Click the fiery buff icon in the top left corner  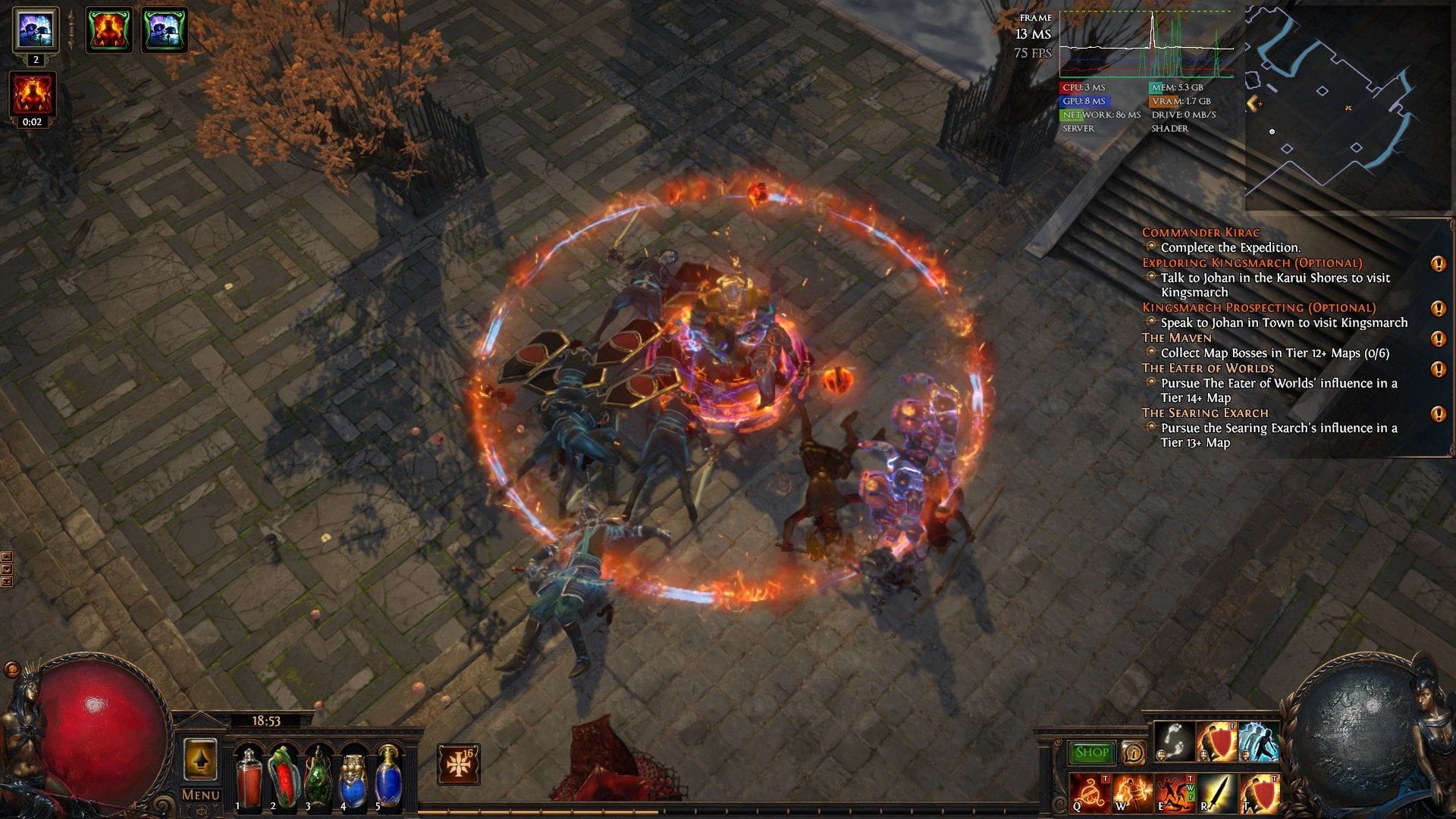pos(108,30)
